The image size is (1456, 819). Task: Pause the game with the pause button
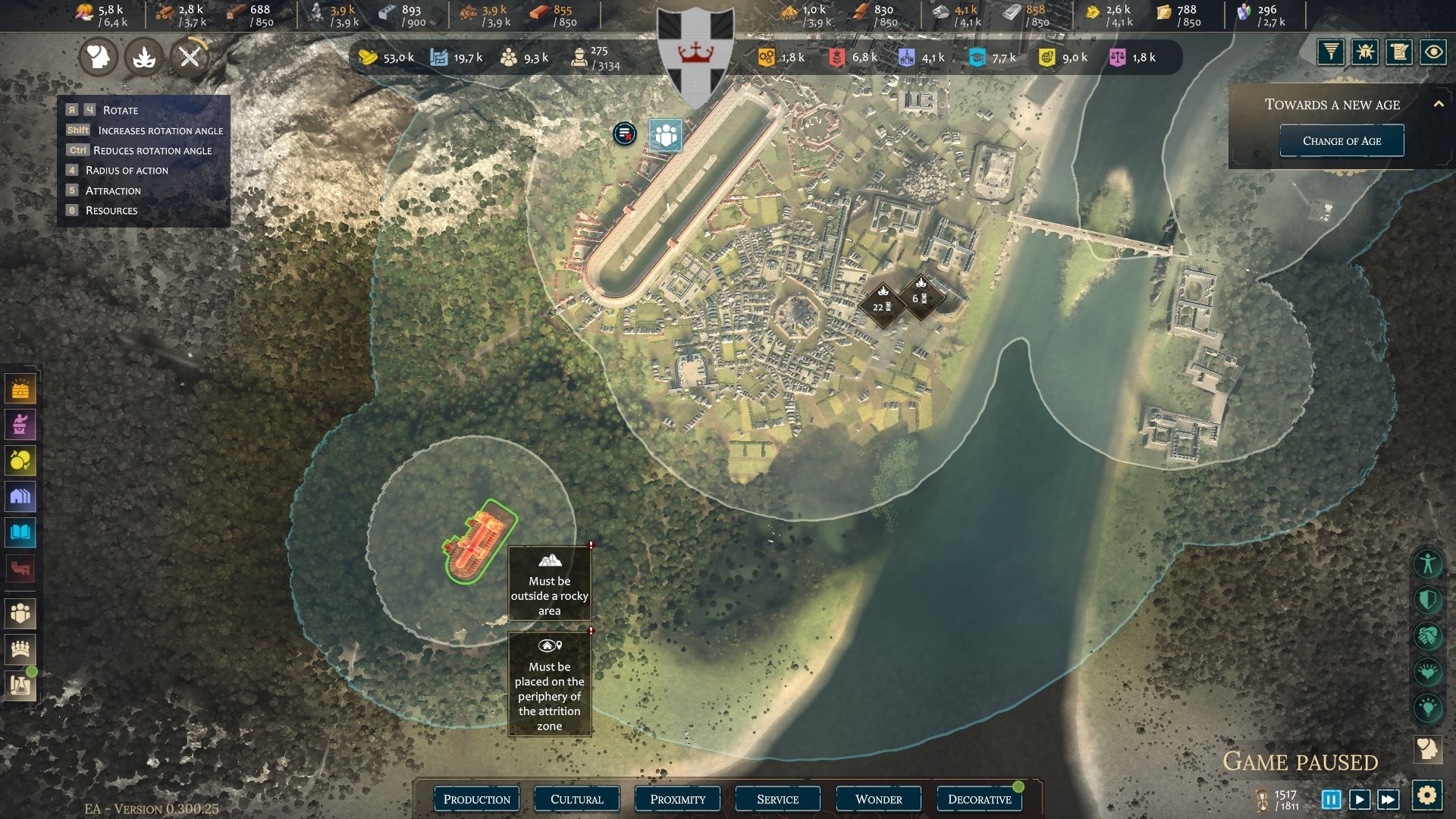(1331, 799)
